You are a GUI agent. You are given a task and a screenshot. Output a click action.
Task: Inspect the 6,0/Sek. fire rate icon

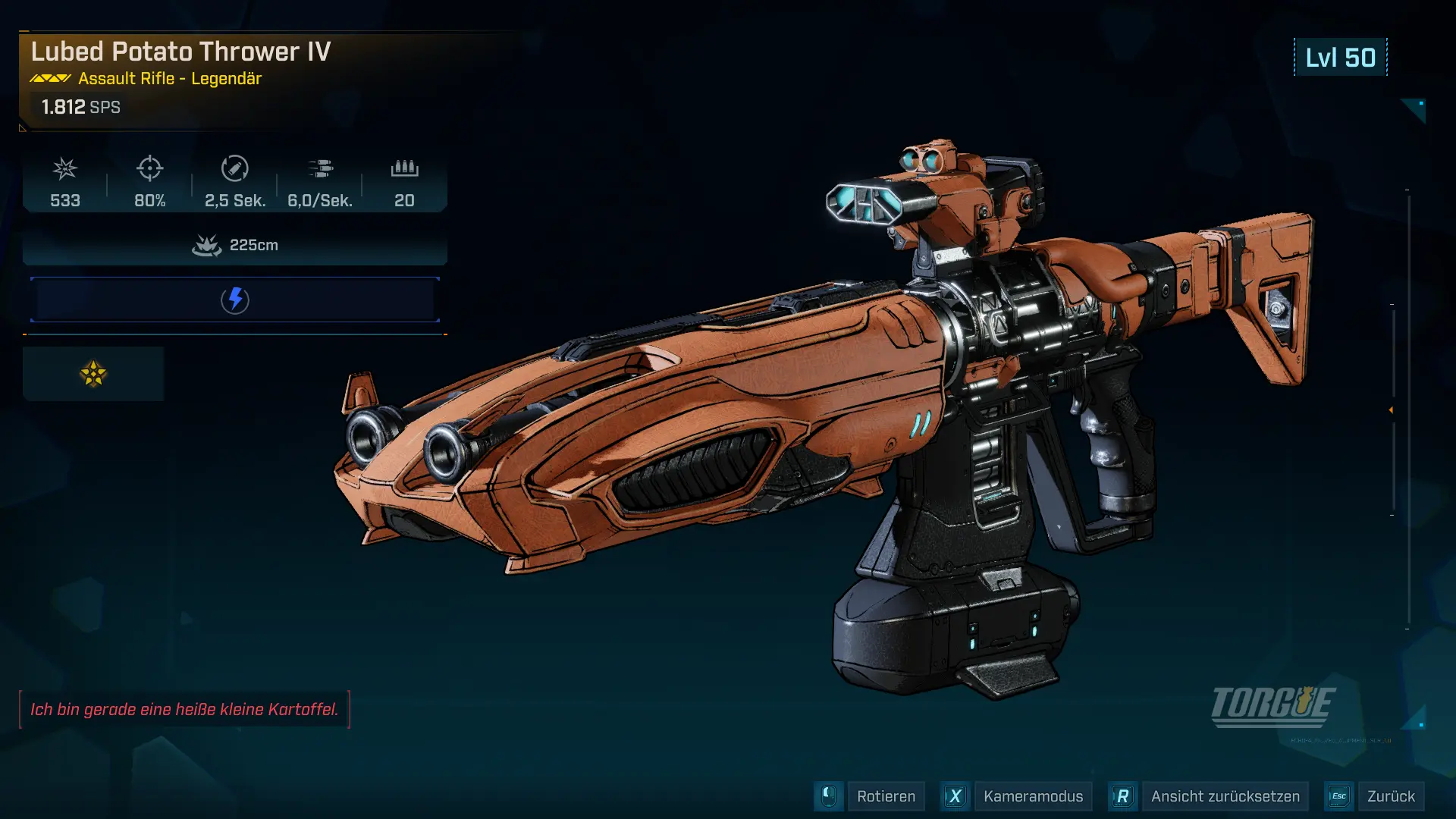[320, 168]
